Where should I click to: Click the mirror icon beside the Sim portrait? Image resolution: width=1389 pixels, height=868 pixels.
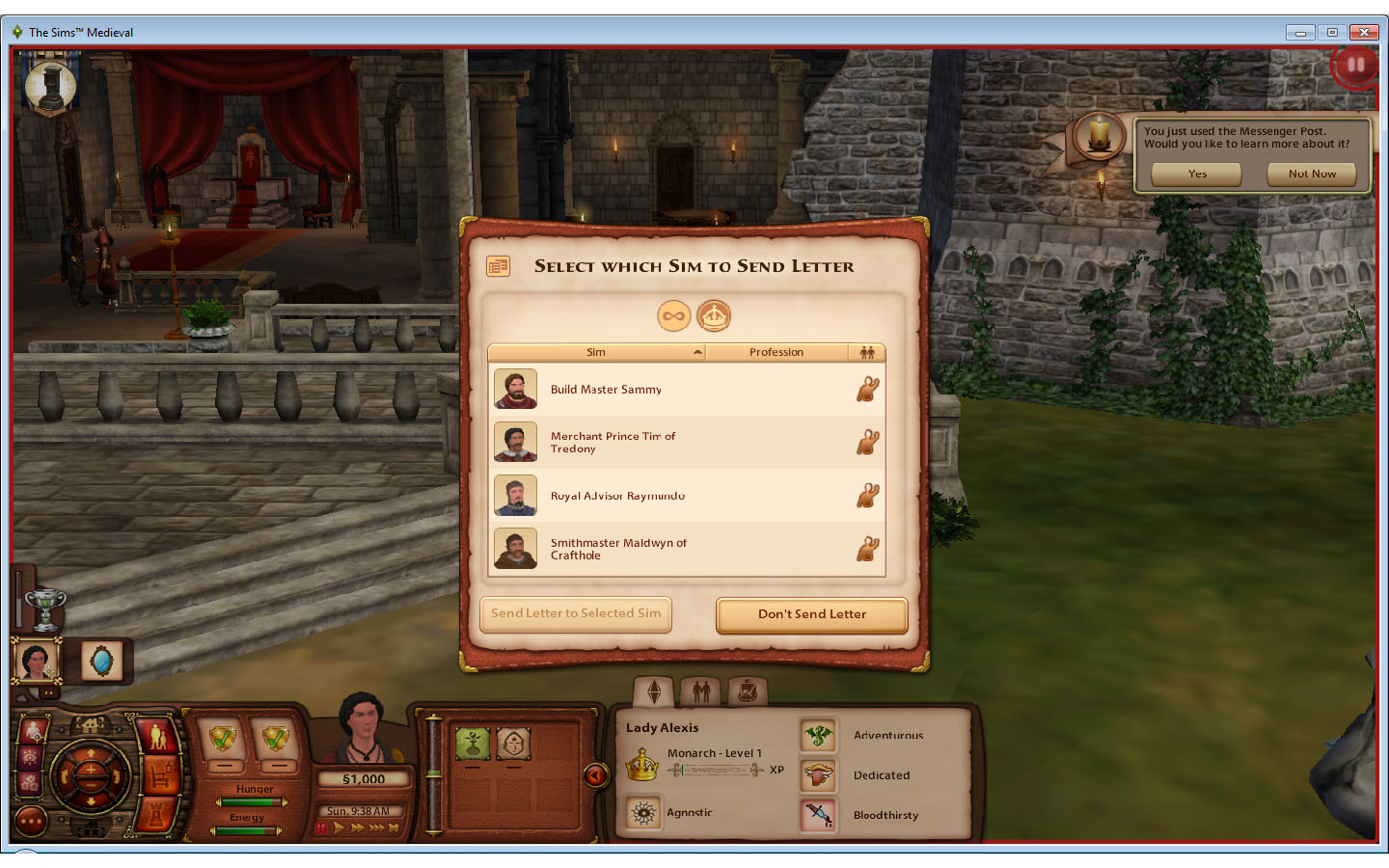(x=102, y=660)
